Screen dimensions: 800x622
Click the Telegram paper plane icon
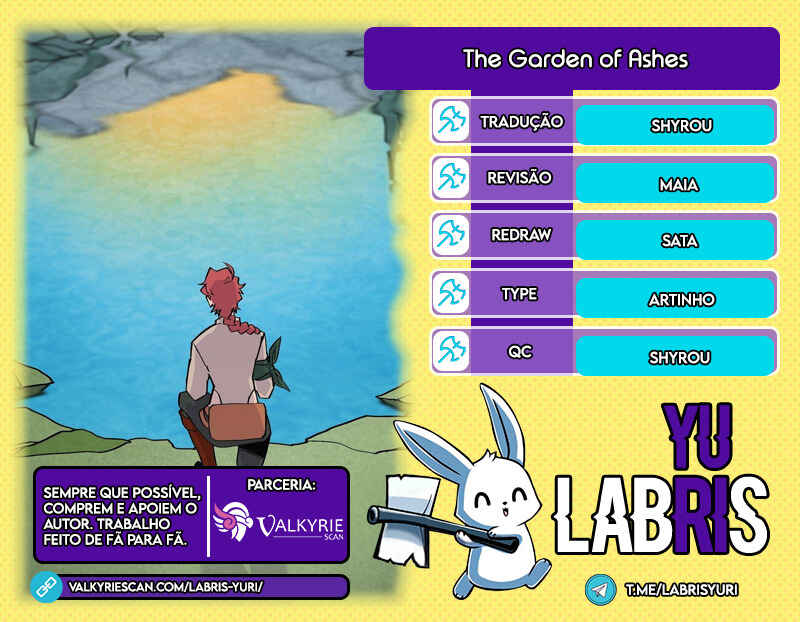coord(600,590)
